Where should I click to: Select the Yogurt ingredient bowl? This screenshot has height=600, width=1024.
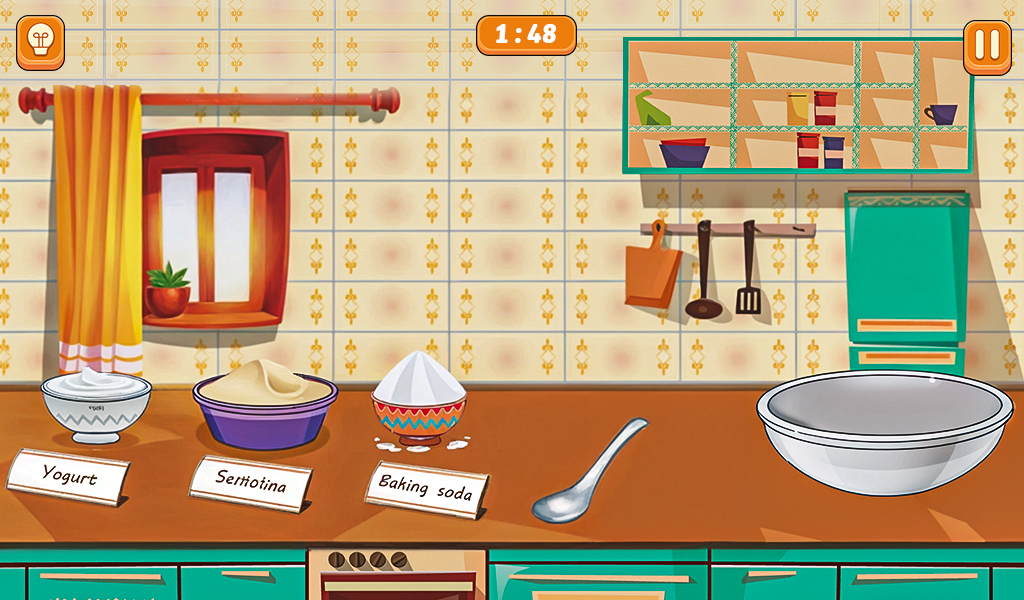[96, 404]
